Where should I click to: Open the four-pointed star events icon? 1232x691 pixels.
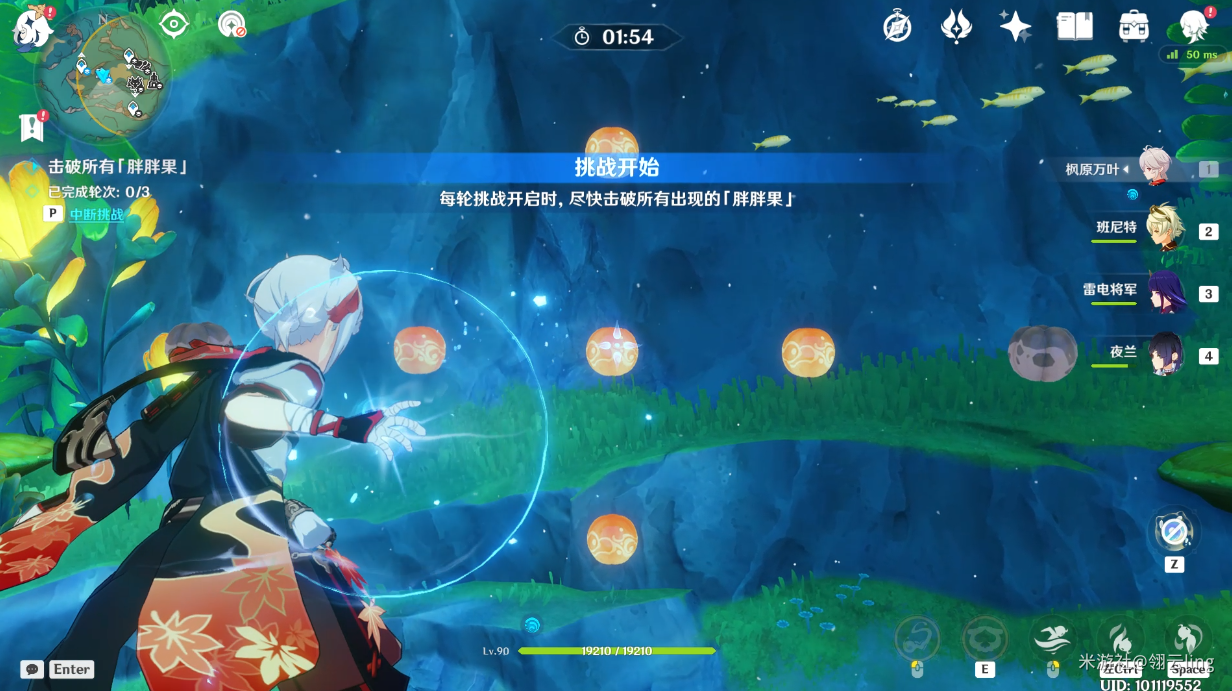click(1016, 27)
